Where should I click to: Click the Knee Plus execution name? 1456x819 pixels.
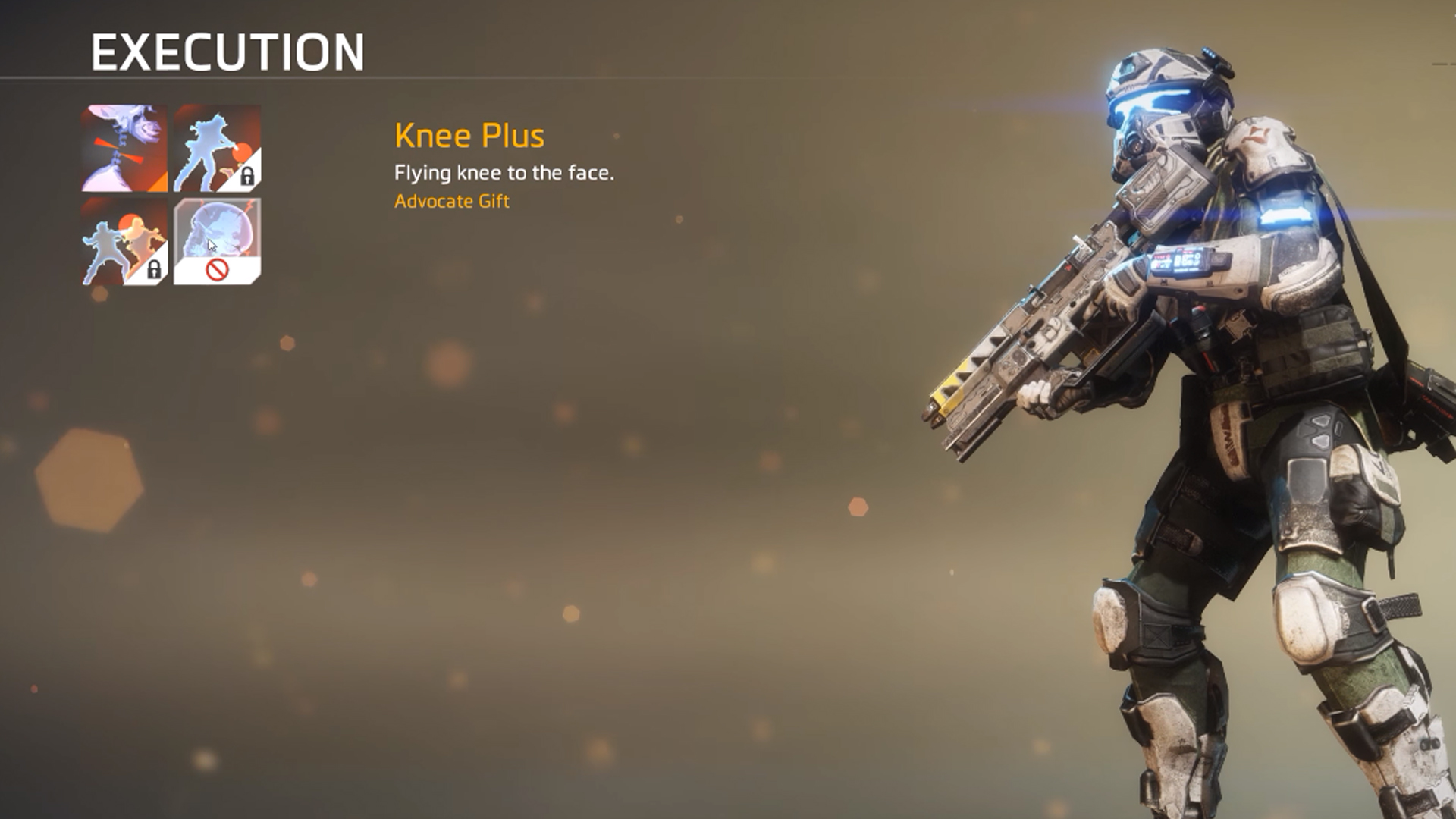click(x=469, y=136)
